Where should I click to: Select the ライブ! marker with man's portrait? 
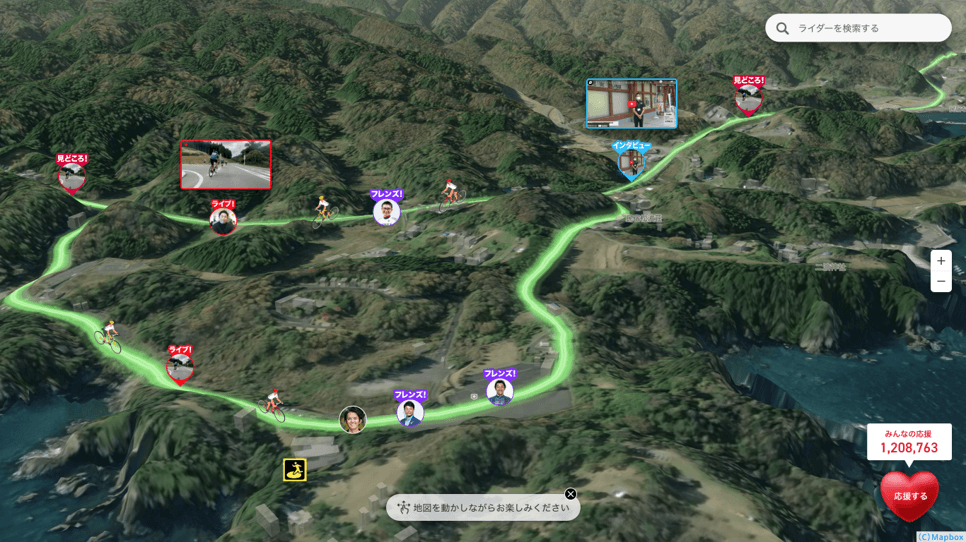pyautogui.click(x=223, y=220)
